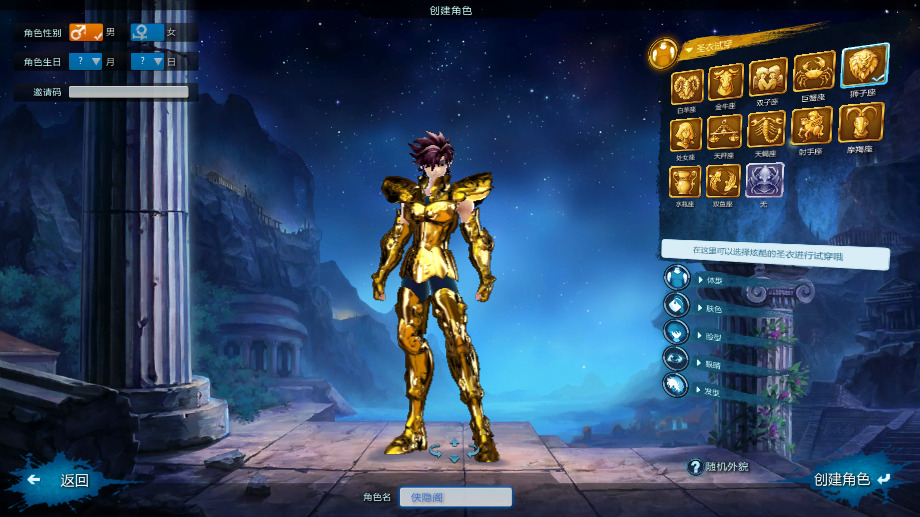The width and height of the screenshot is (920, 517).
Task: Select the male (男) gender option
Action: coord(86,33)
